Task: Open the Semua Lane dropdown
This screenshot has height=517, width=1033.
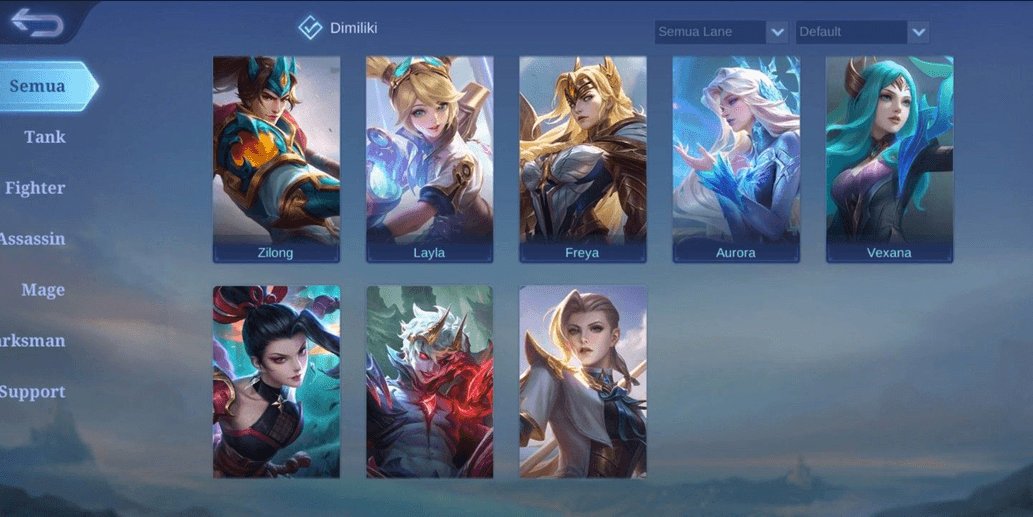Action: coord(721,32)
